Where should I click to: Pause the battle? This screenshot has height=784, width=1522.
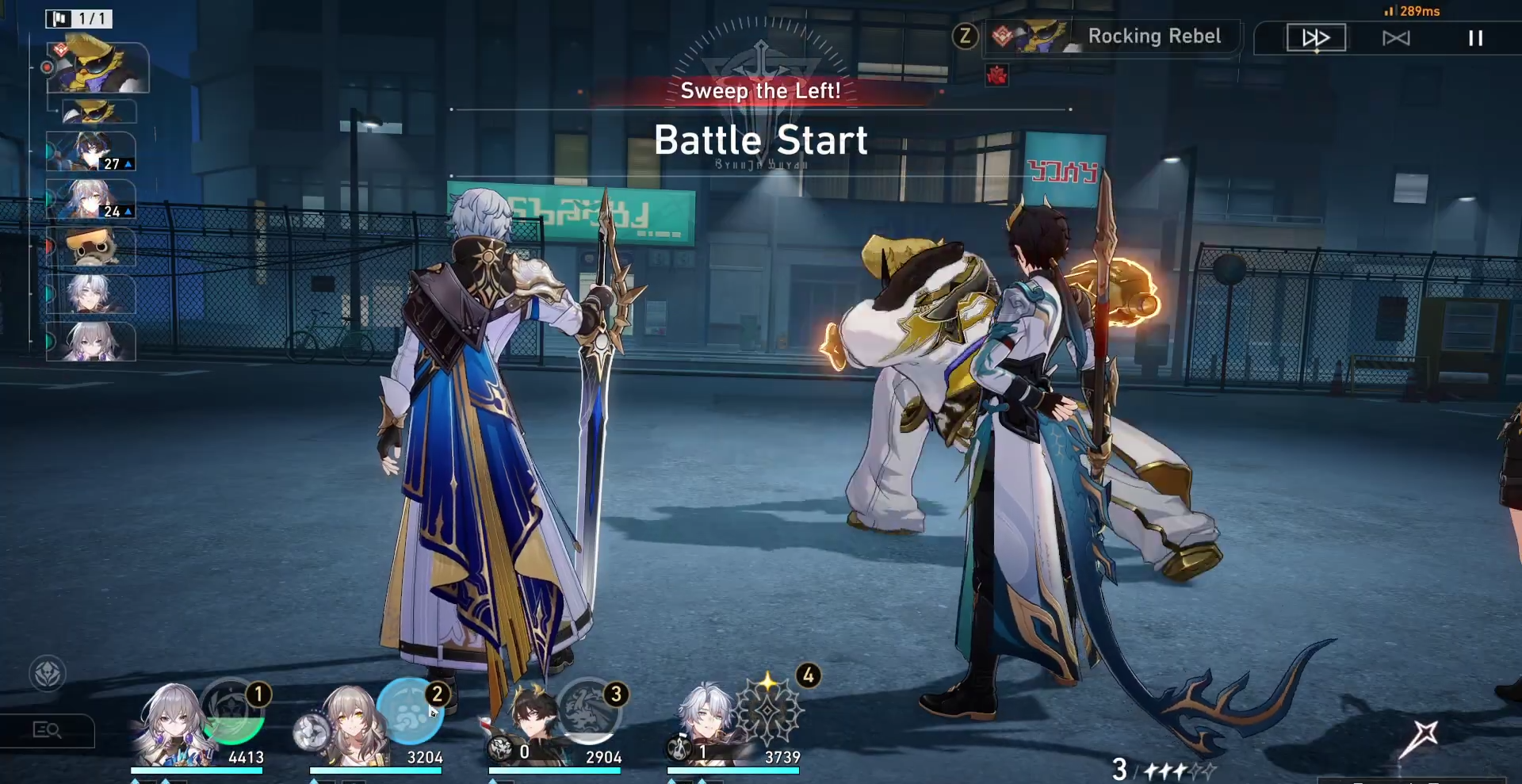pyautogui.click(x=1475, y=38)
